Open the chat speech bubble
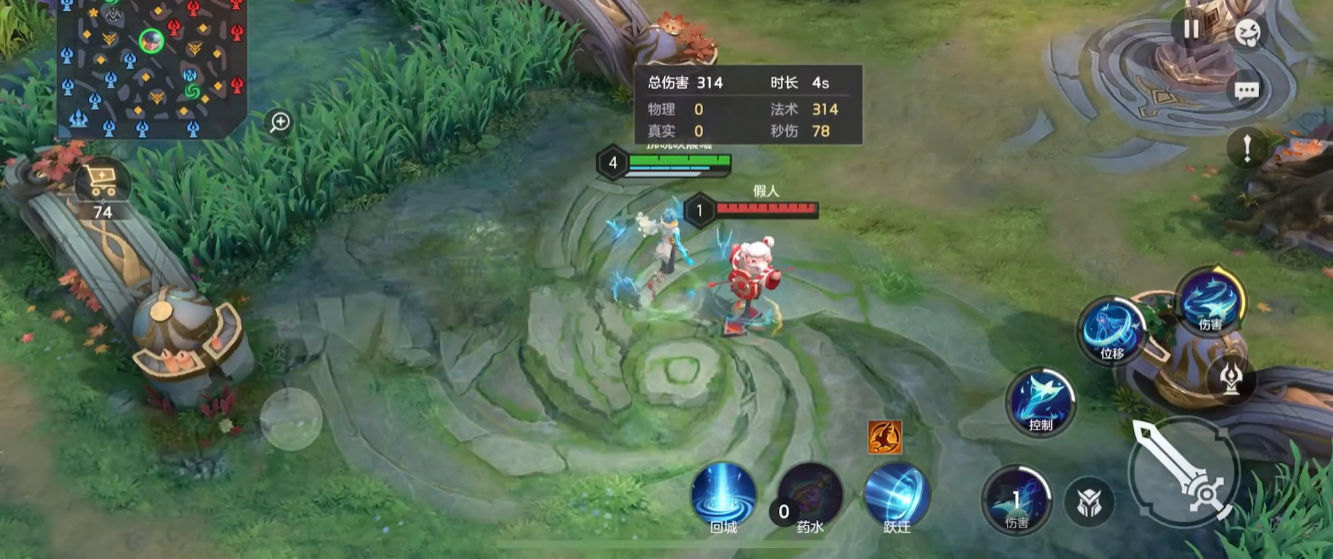The image size is (1333, 559). point(1246,91)
